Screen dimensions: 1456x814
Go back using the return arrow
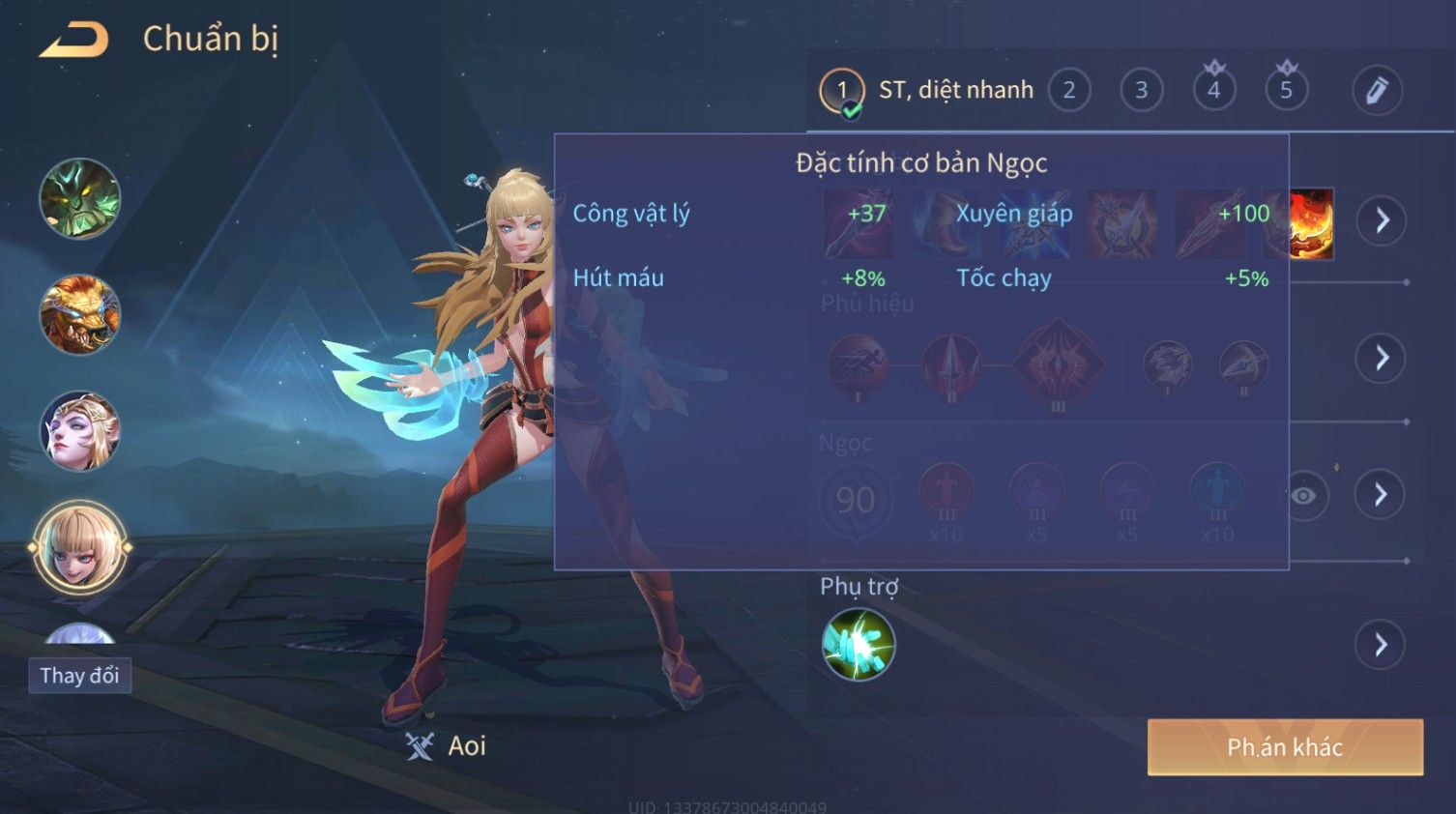click(74, 40)
